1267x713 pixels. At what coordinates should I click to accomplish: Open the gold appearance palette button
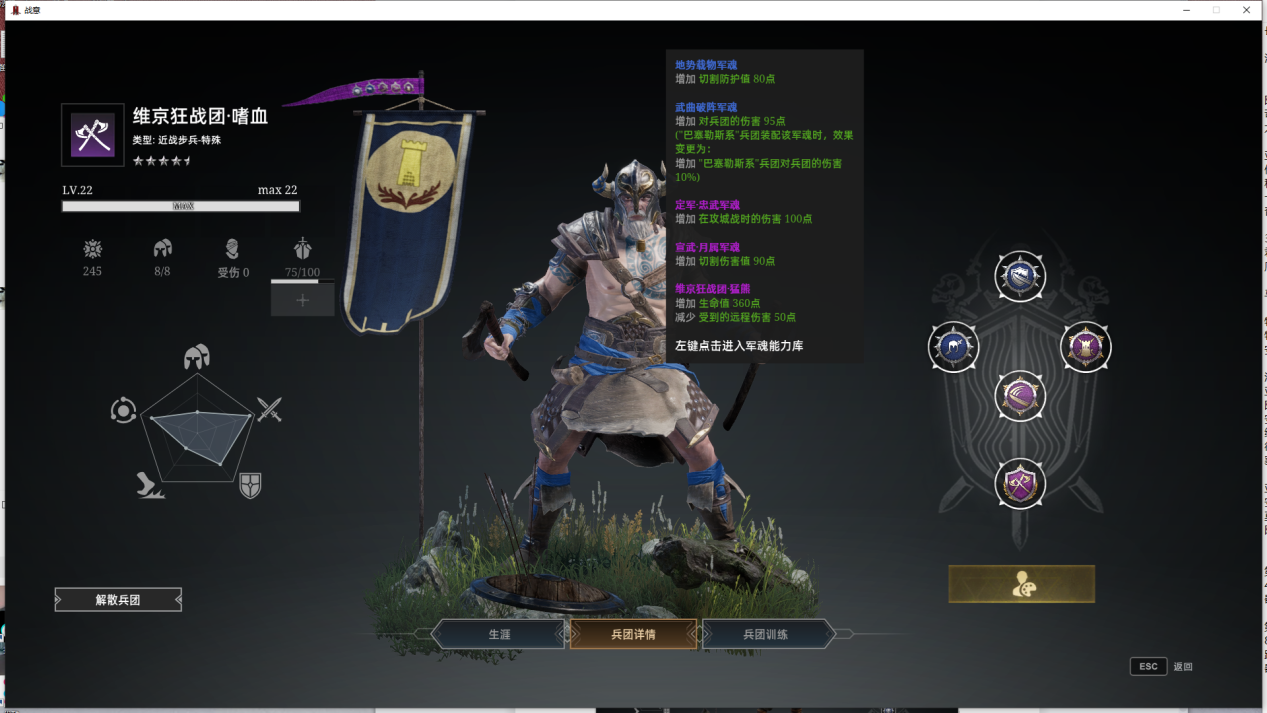(1021, 585)
